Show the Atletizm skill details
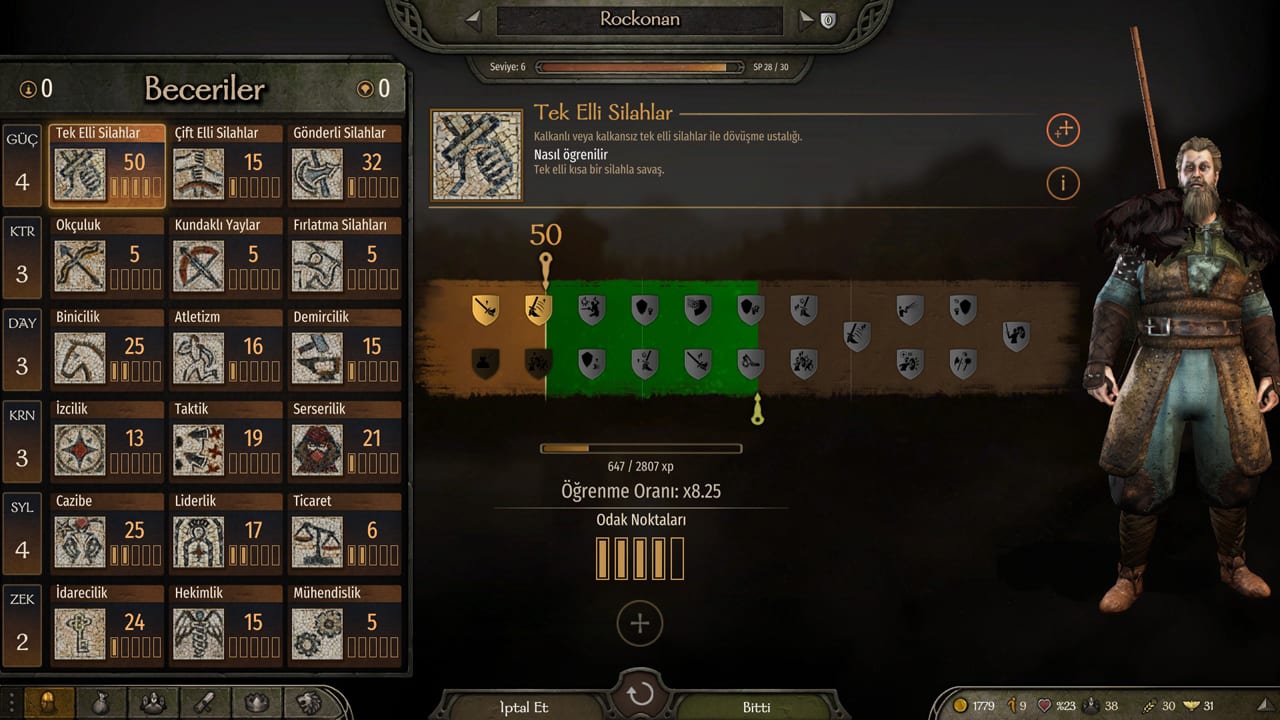This screenshot has height=720, width=1280. click(226, 350)
